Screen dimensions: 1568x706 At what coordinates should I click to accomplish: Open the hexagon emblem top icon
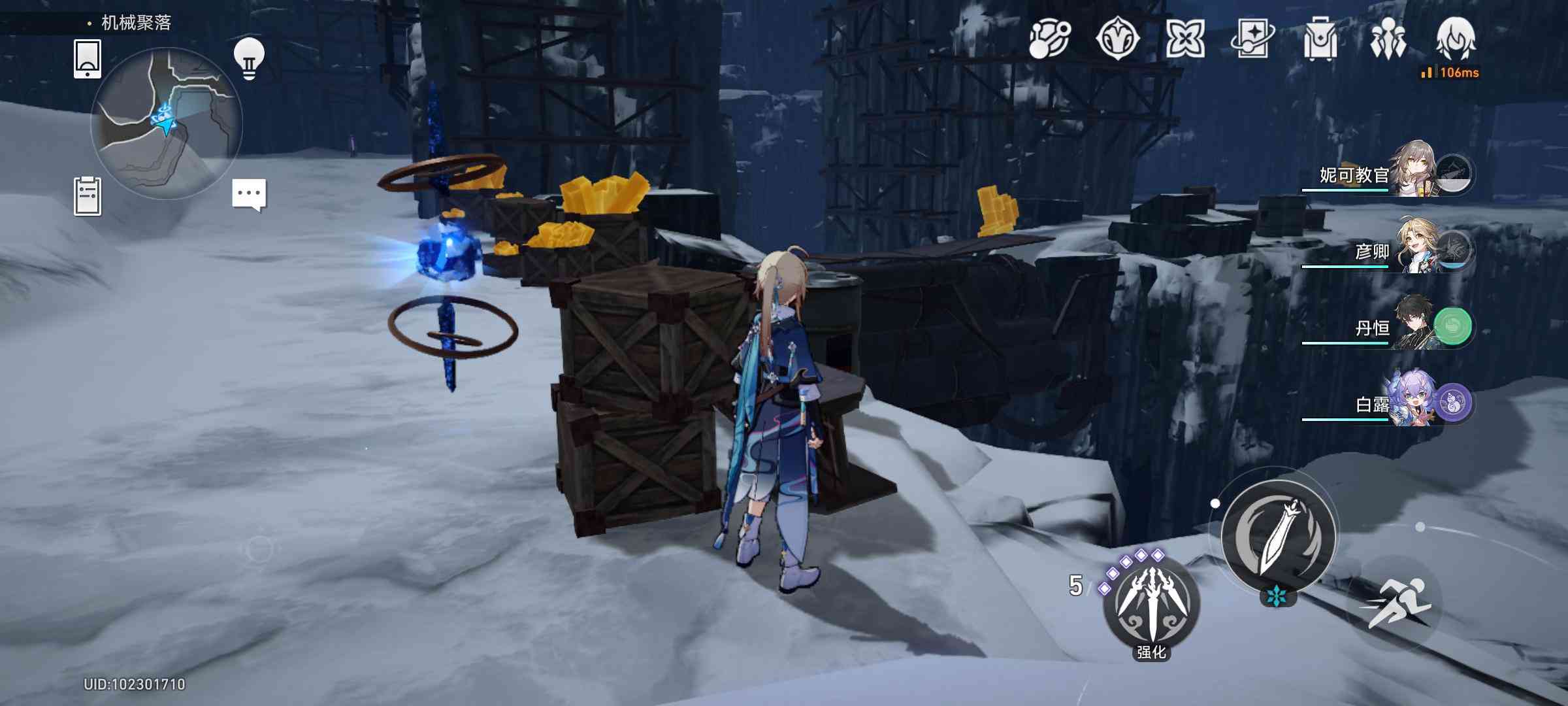click(1117, 39)
